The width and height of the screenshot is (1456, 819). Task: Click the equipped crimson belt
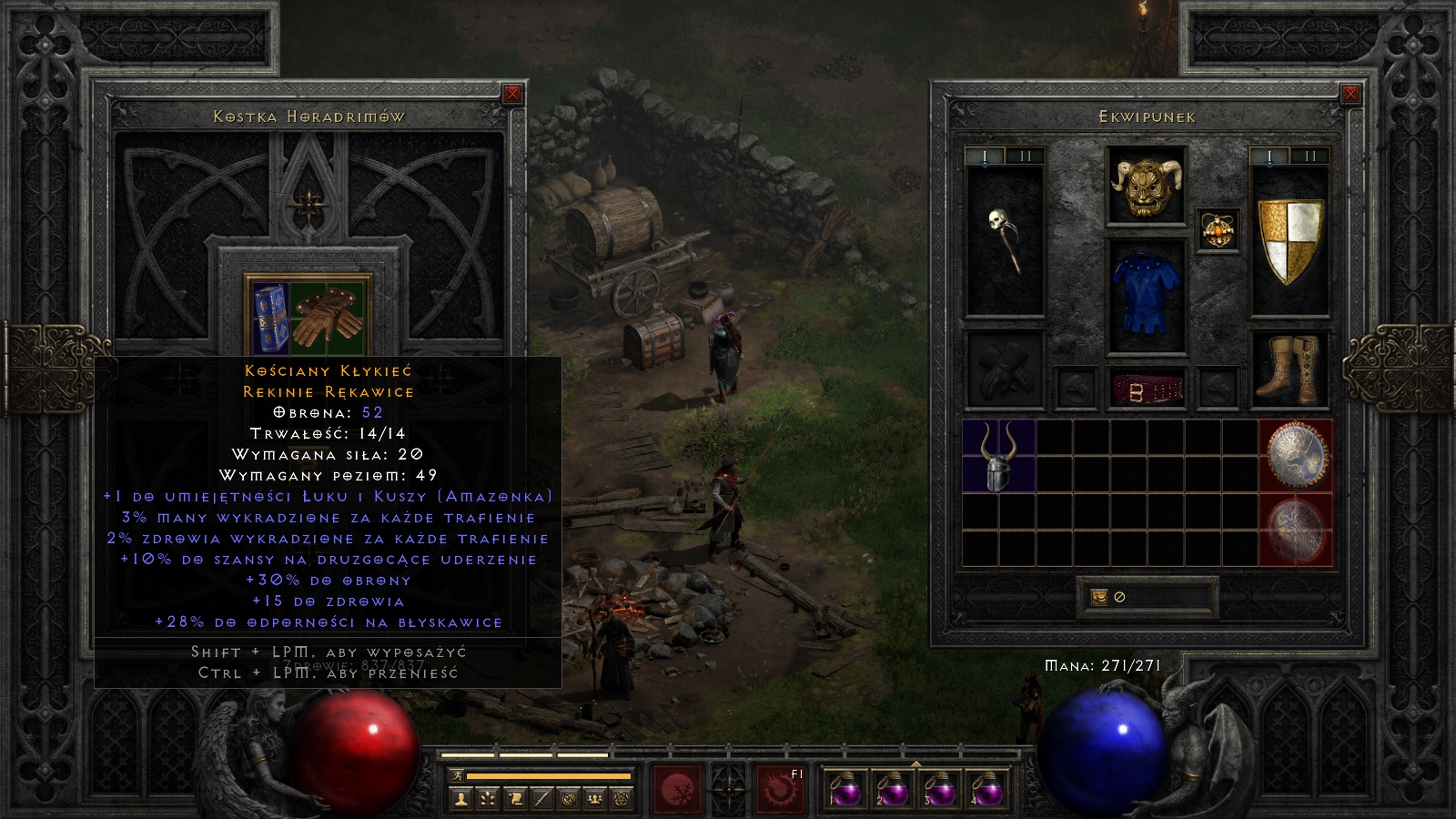pyautogui.click(x=1147, y=389)
